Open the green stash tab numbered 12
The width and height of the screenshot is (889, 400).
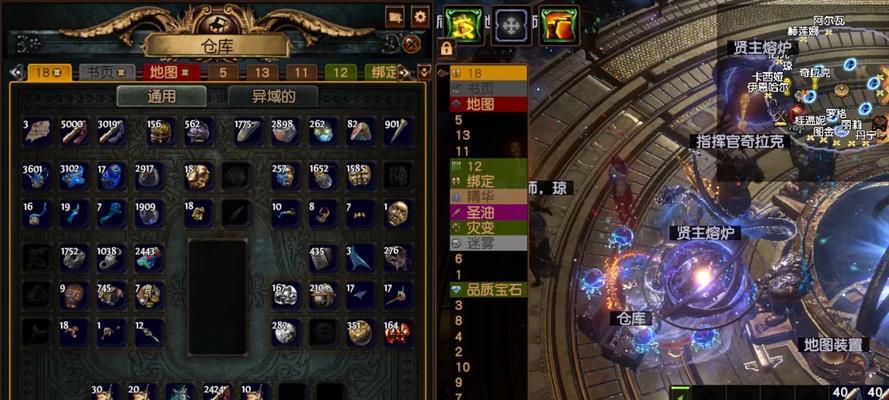340,72
